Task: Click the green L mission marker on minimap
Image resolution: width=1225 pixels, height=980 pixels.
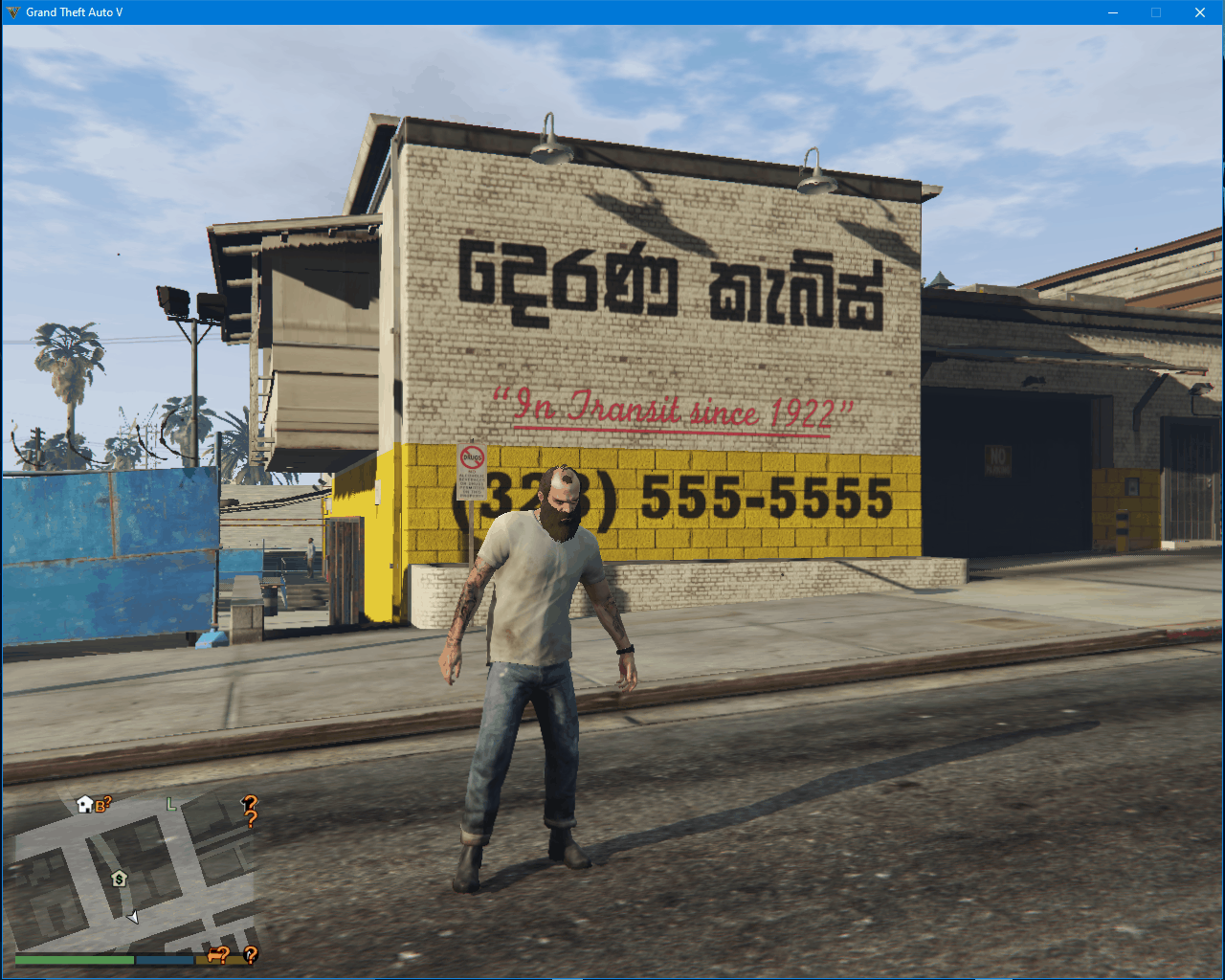Action: pos(170,804)
